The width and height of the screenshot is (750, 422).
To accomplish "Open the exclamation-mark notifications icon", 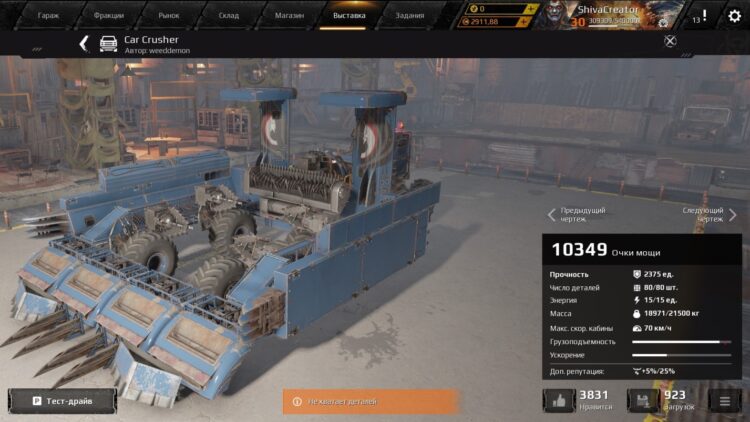I will pos(703,16).
